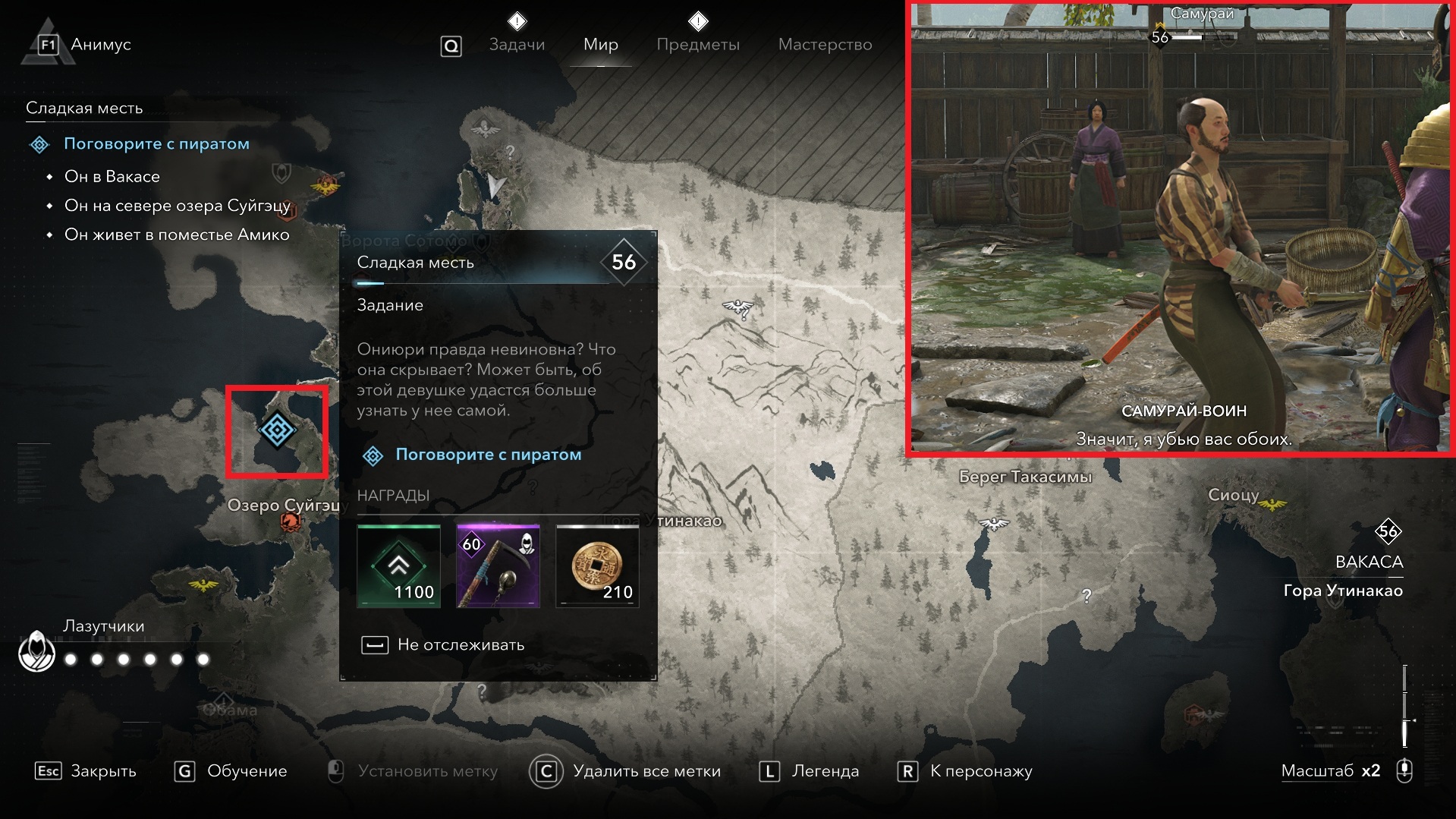Select the blue quest marker at Озеро Суйгэцу
The width and height of the screenshot is (1456, 819).
point(277,430)
